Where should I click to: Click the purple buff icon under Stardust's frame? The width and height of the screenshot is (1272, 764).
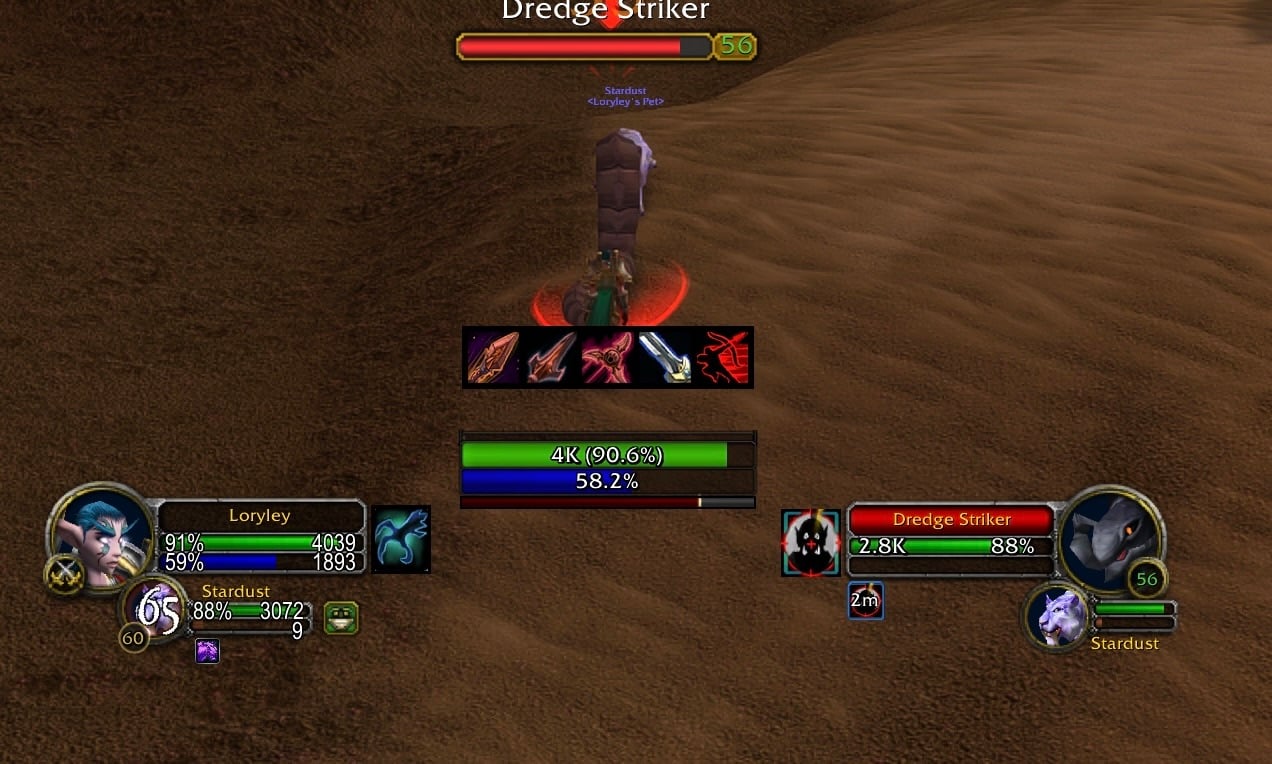[x=207, y=651]
